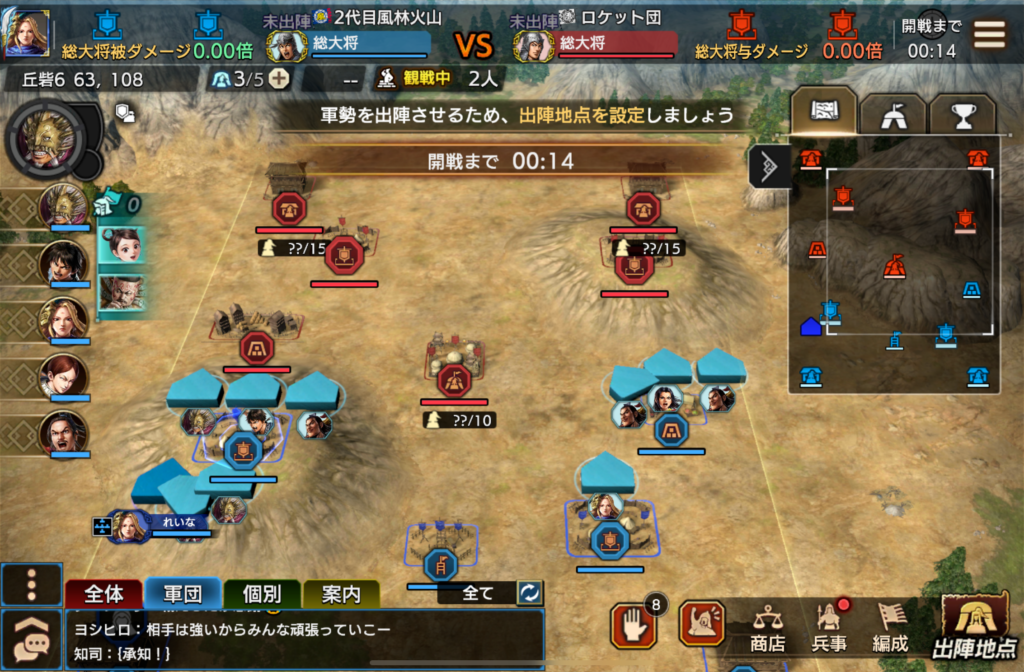
Task: Open the 編成 formation menu
Action: pos(890,626)
